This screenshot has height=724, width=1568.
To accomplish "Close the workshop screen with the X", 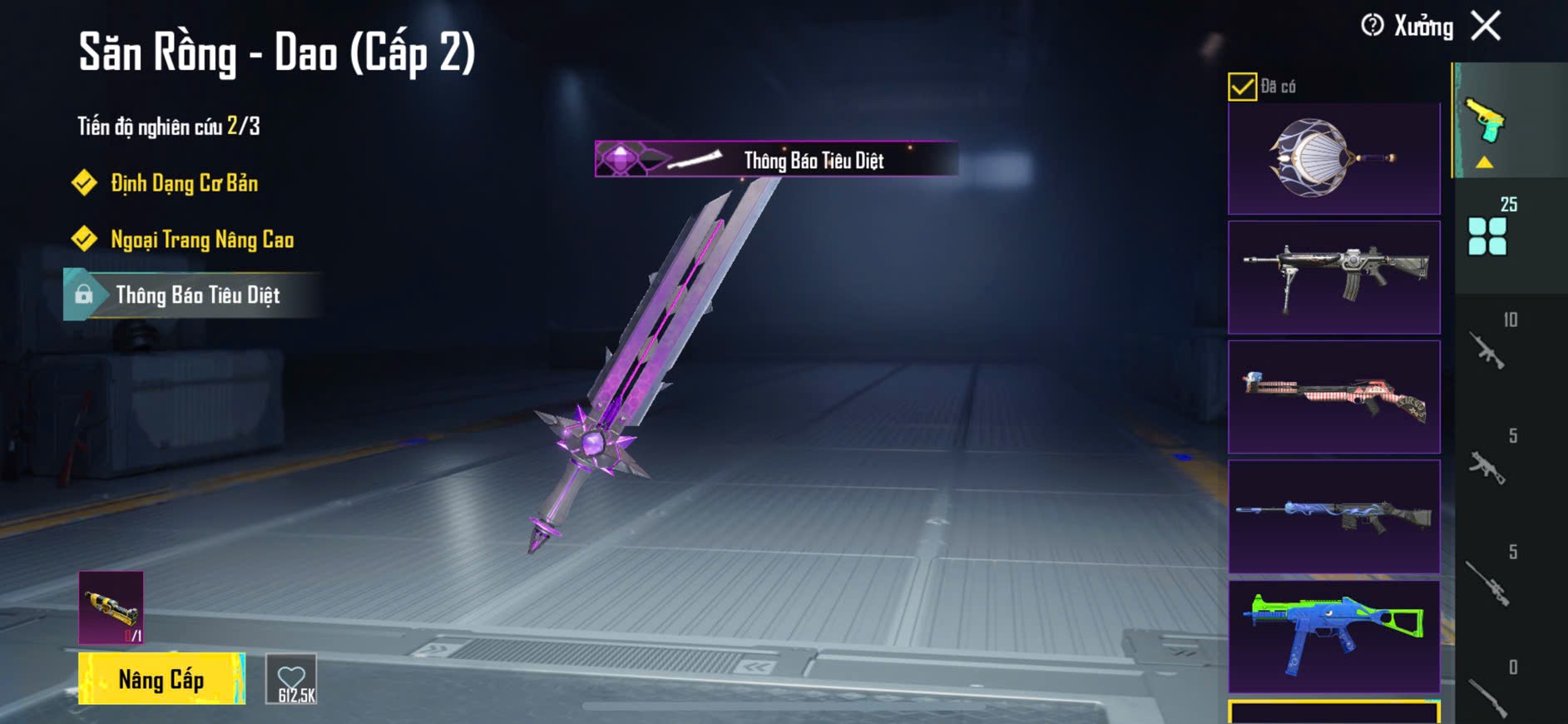I will [x=1486, y=26].
